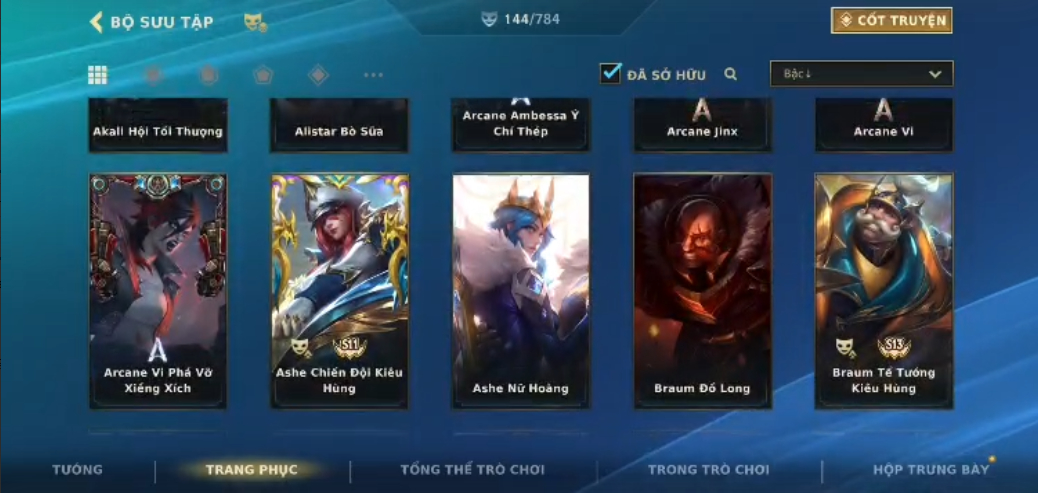Choose the Ashe Chiến Đội Kiêu Hùng skin

[x=339, y=290]
